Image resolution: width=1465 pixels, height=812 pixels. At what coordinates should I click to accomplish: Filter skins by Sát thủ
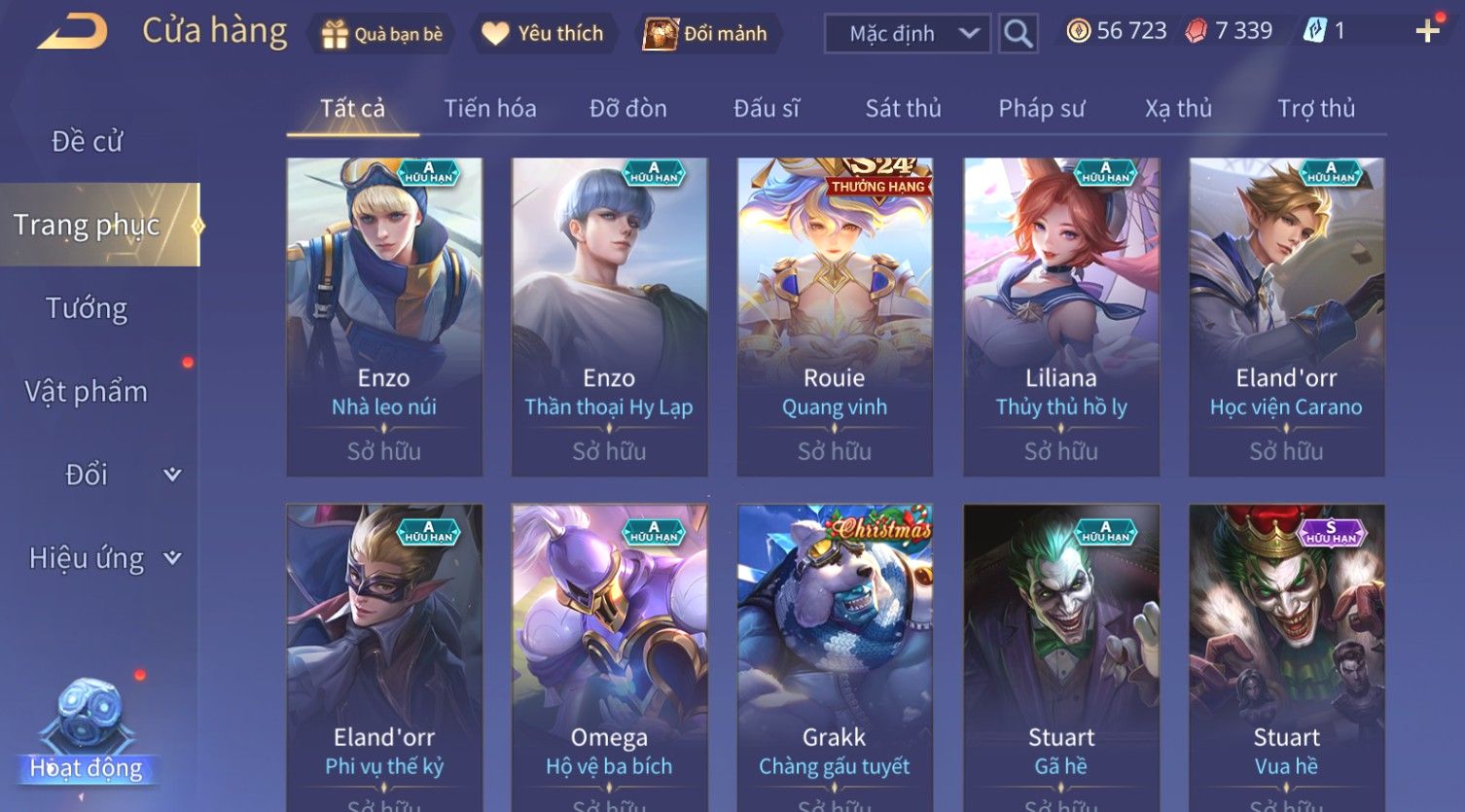click(904, 108)
